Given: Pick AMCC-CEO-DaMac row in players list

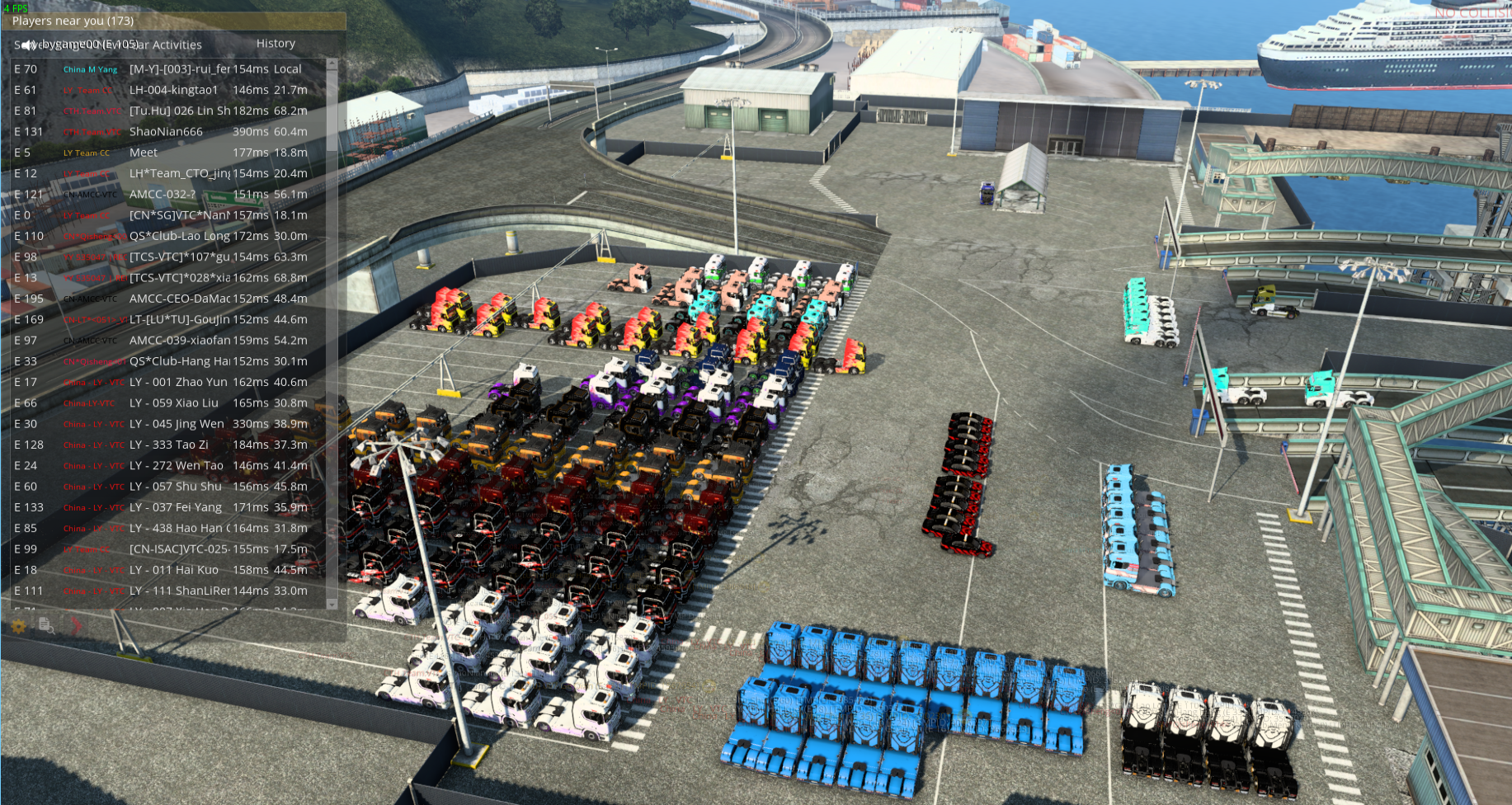Looking at the screenshot, I should click(x=180, y=299).
